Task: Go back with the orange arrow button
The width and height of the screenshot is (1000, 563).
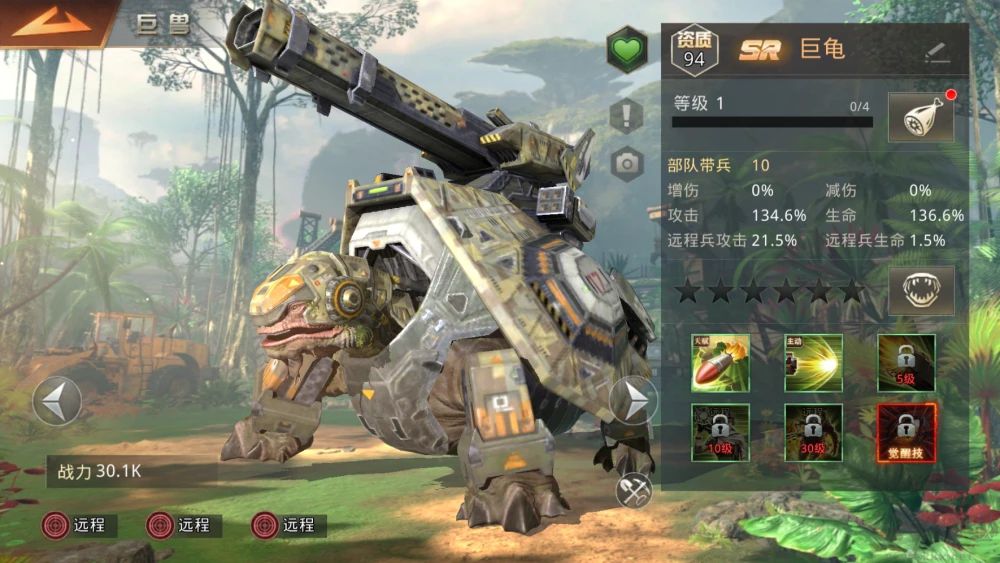Action: tap(50, 23)
